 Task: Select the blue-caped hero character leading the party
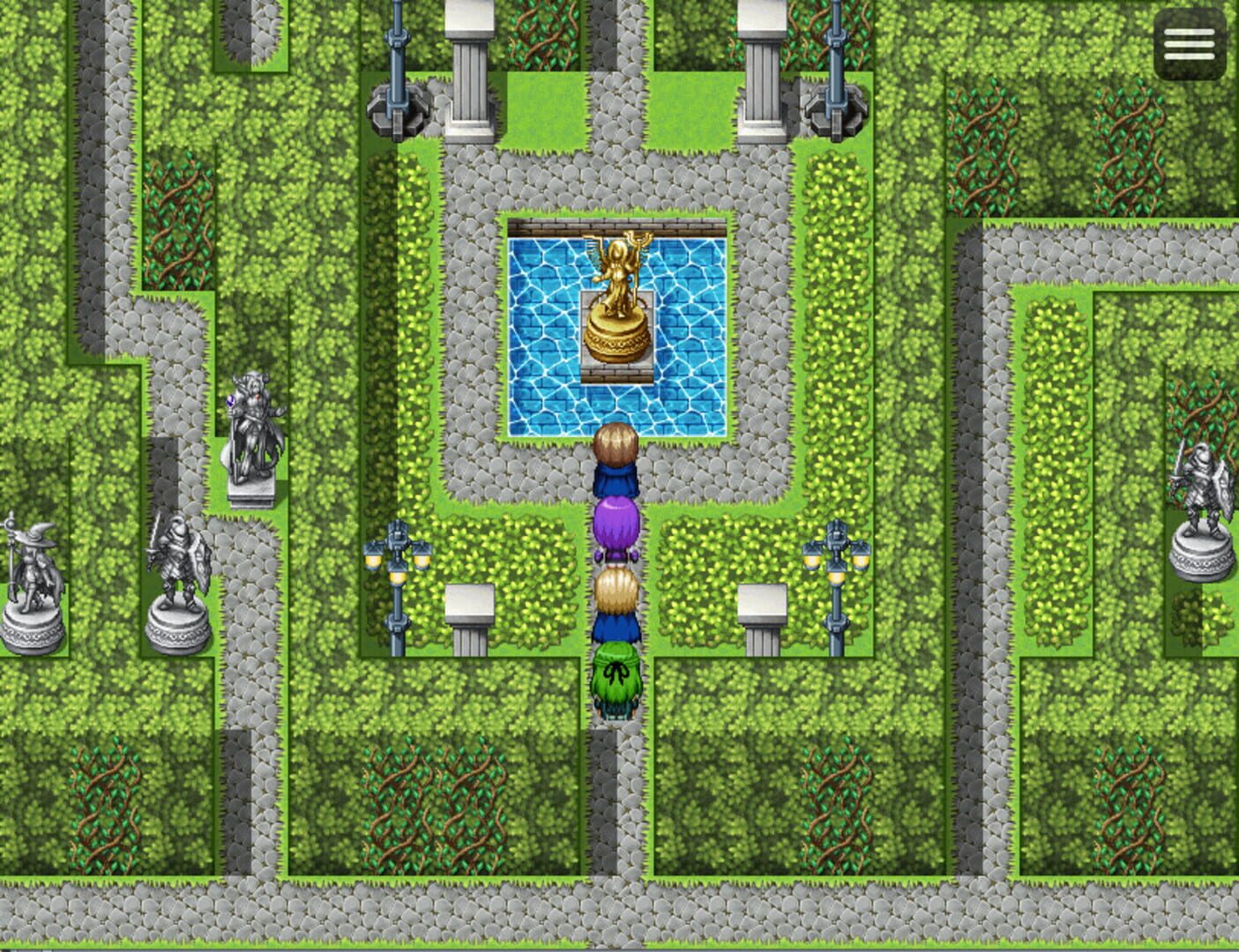click(x=616, y=458)
